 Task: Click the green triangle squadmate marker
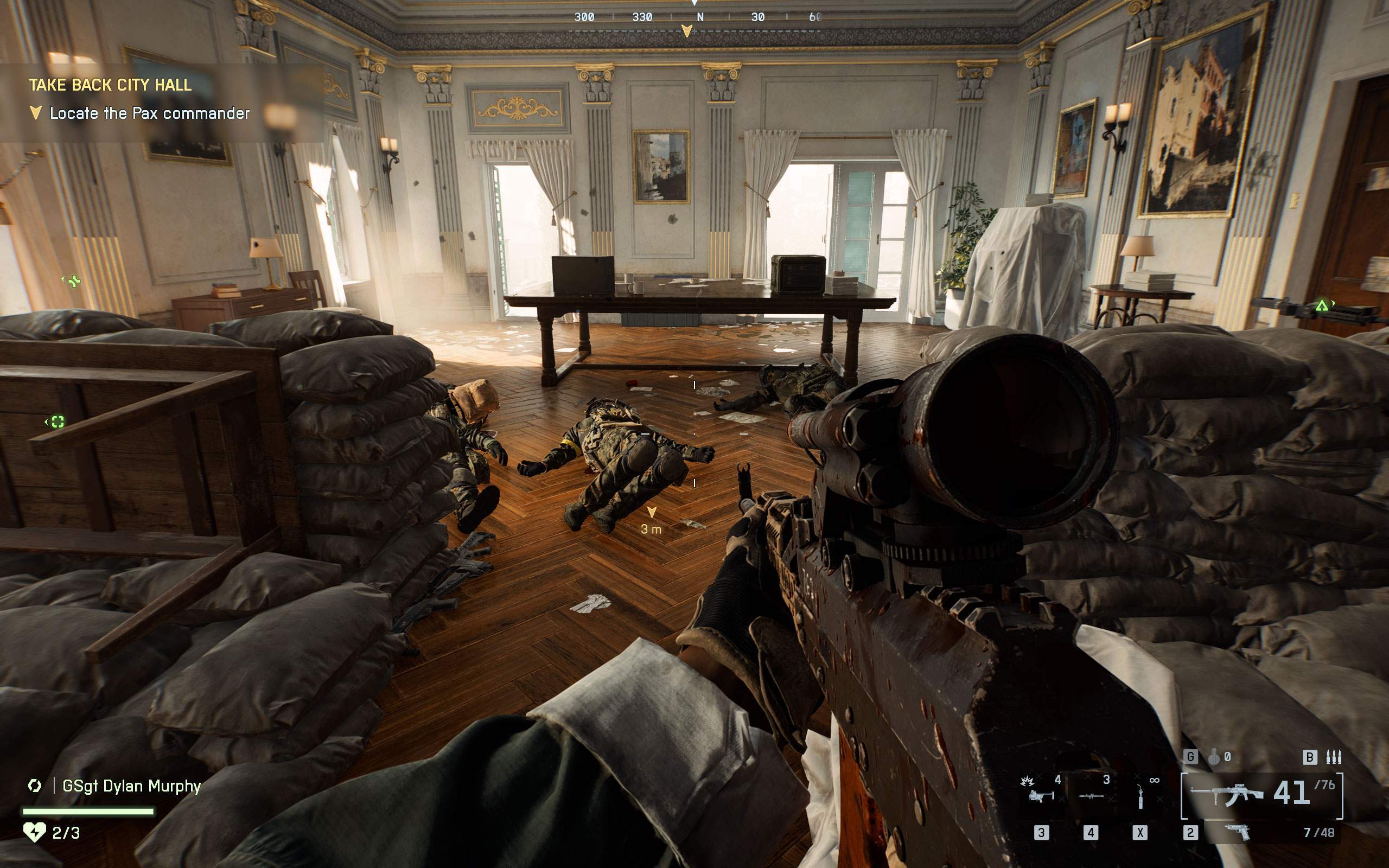(x=1322, y=306)
